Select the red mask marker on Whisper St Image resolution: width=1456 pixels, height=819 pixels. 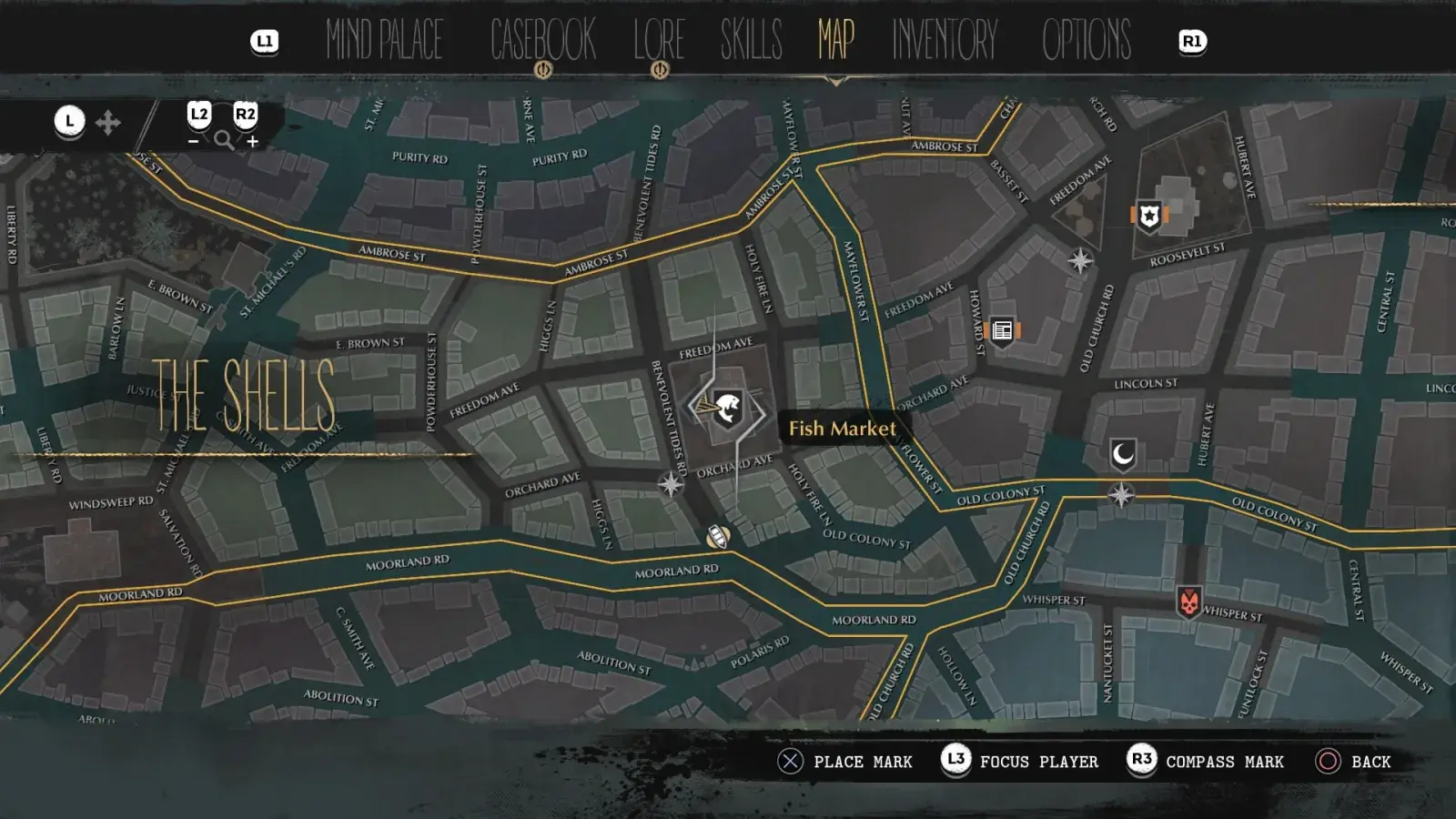(1188, 602)
